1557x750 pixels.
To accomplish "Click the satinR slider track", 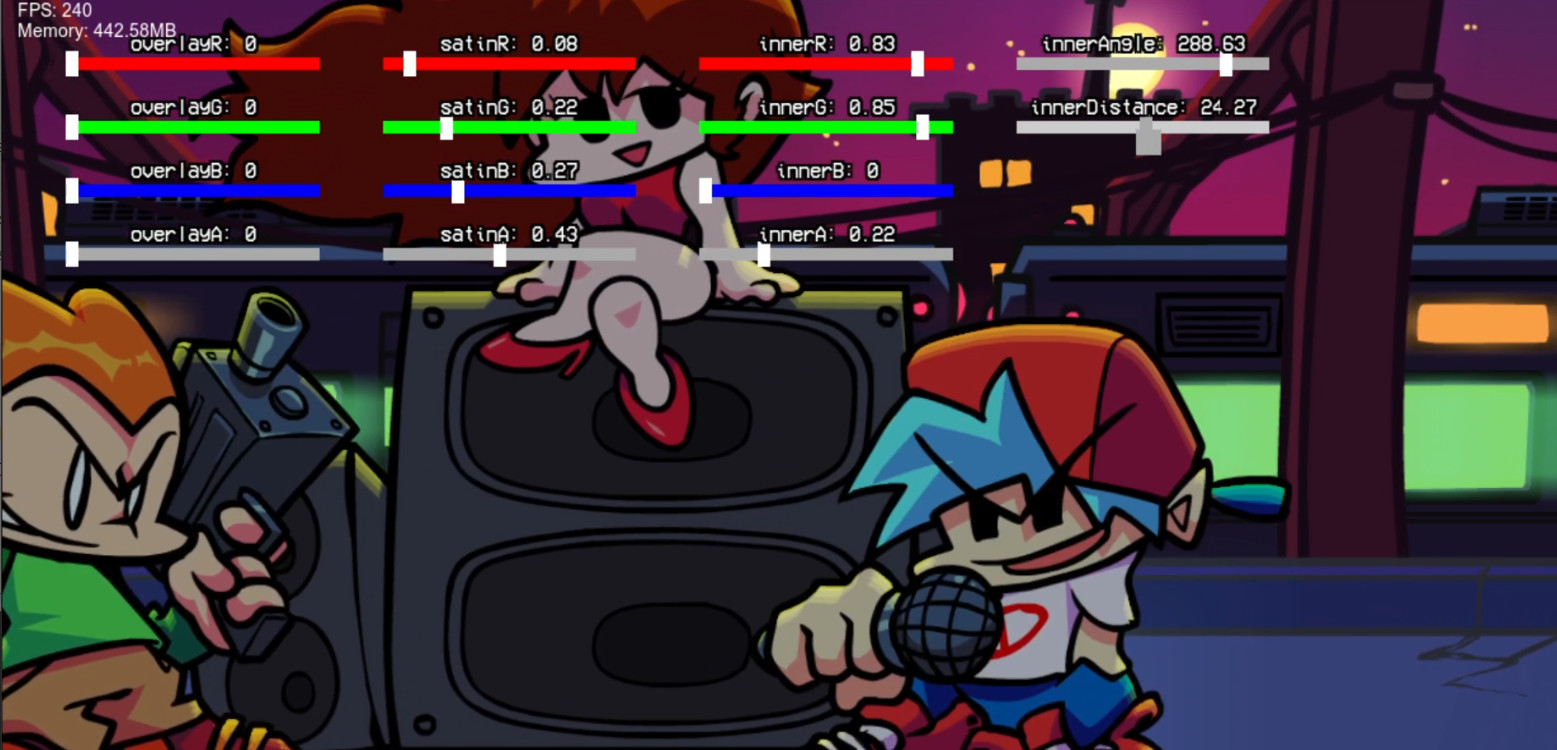I will coord(411,63).
